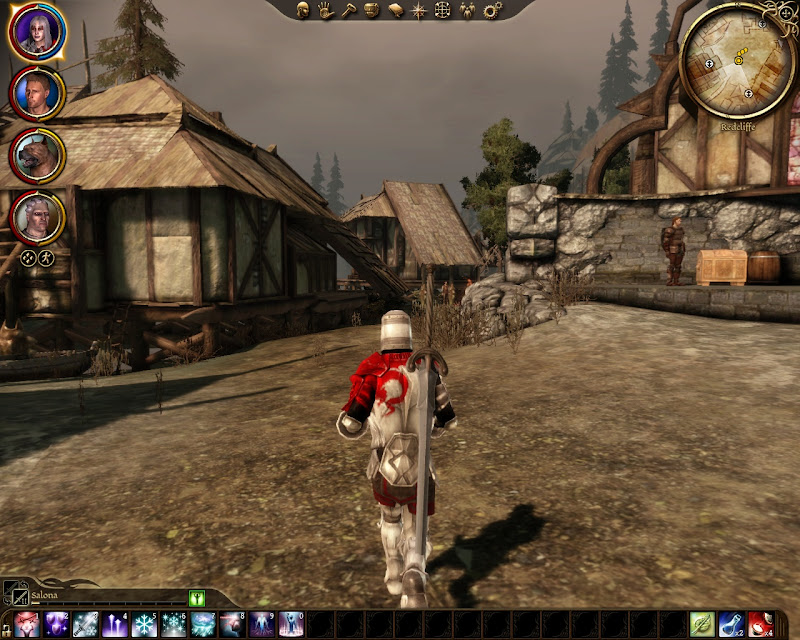Open the journal book icon

point(395,10)
